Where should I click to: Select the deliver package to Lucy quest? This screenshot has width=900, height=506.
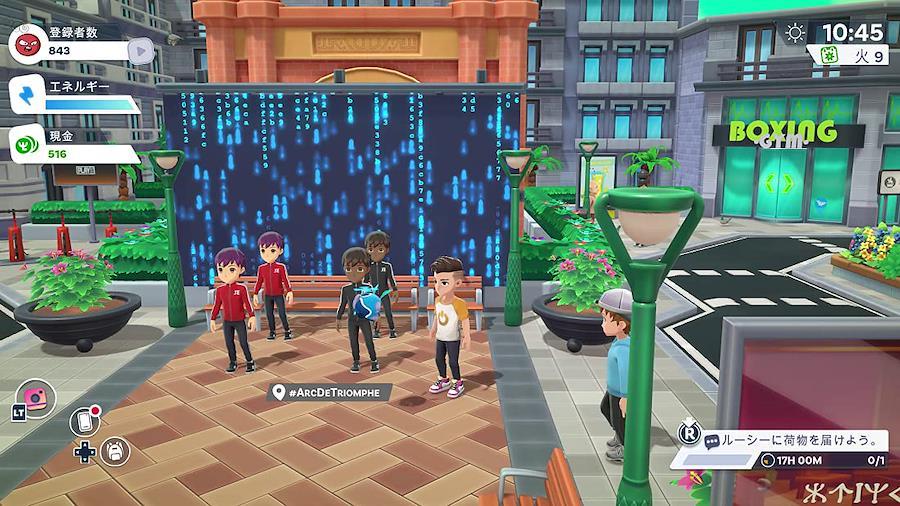pos(792,440)
